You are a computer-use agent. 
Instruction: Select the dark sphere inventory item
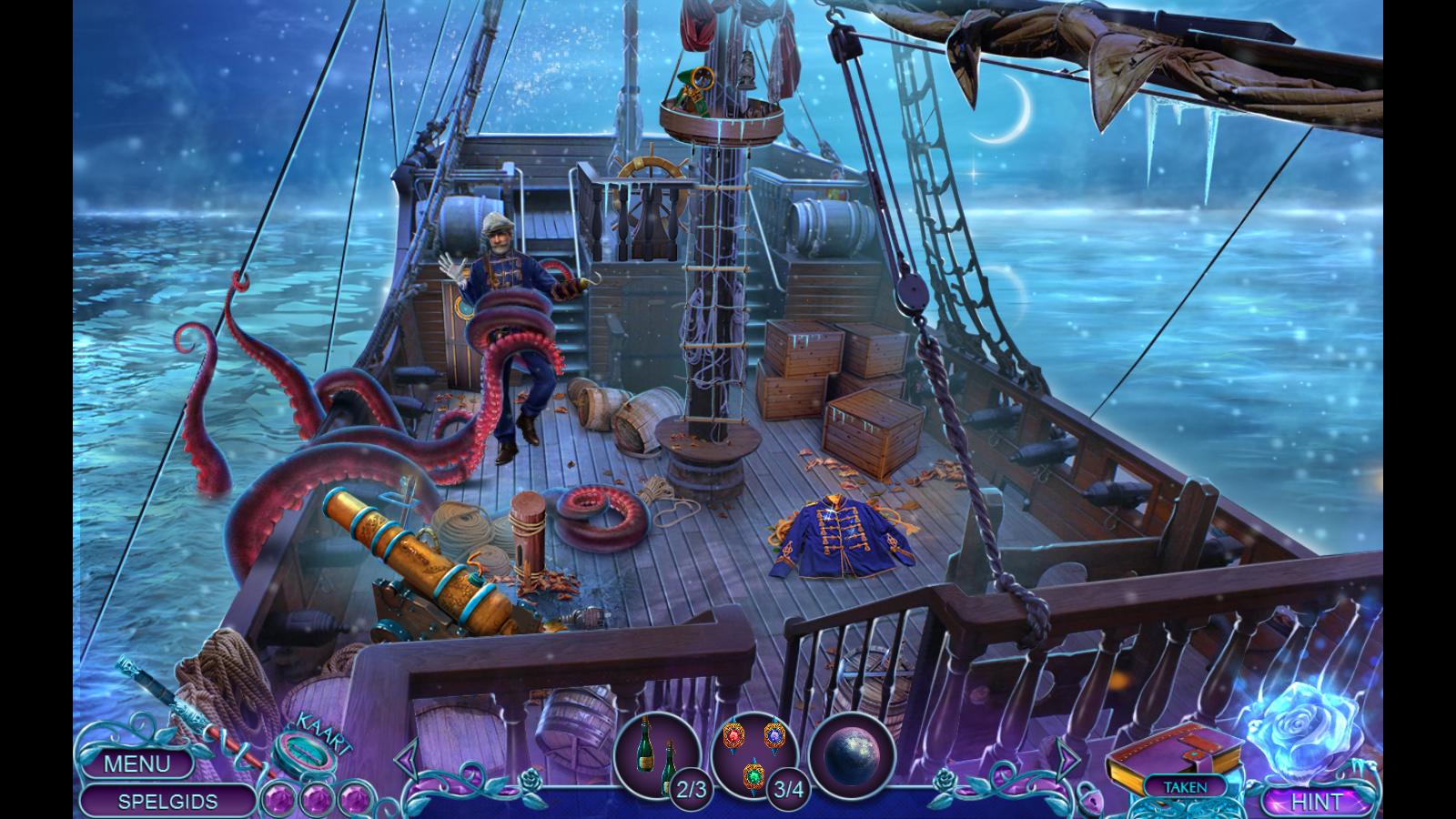852,753
